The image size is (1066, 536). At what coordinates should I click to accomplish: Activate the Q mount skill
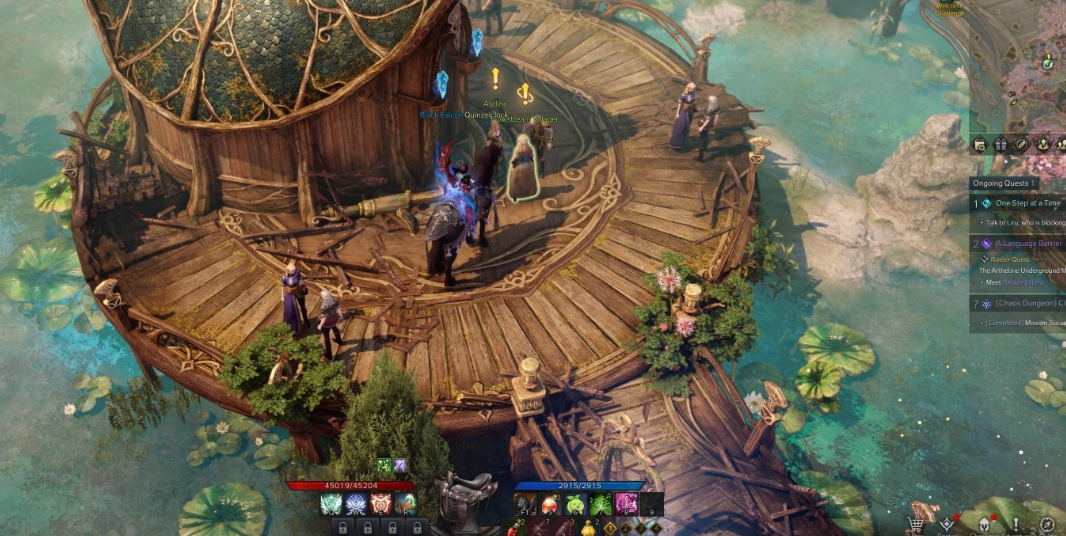coord(331,504)
